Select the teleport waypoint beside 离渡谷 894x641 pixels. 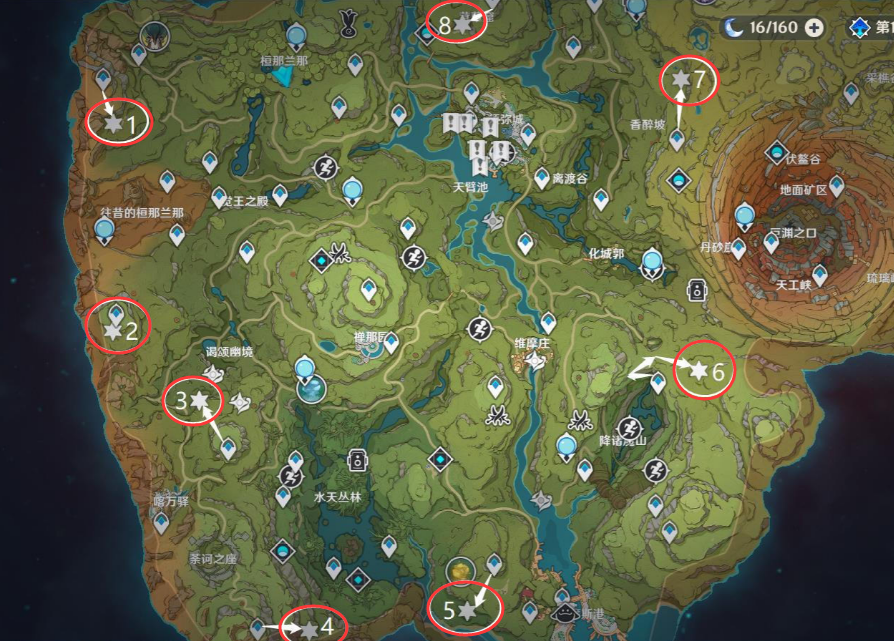point(542,177)
